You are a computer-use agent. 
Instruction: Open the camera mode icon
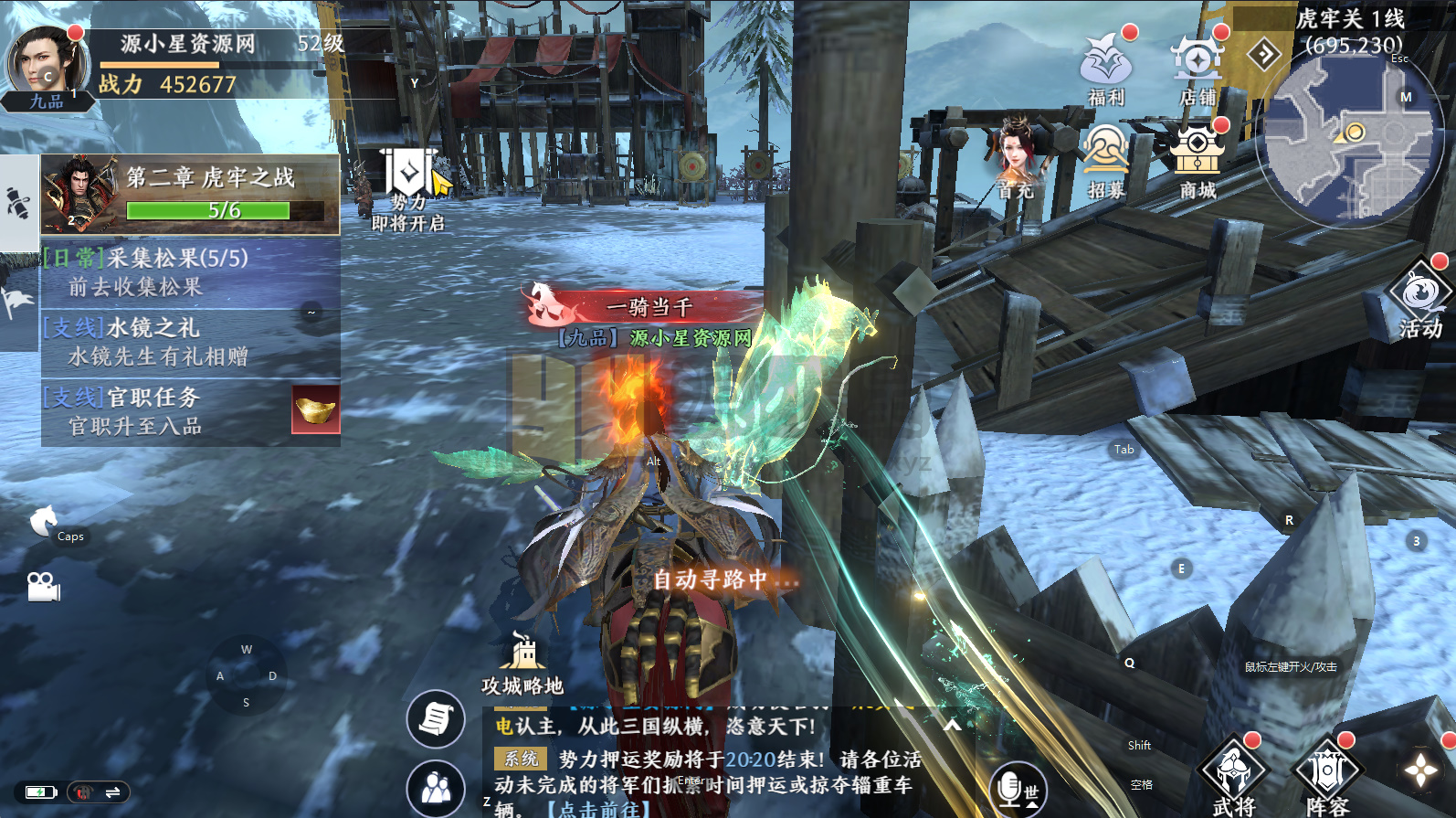(x=43, y=587)
